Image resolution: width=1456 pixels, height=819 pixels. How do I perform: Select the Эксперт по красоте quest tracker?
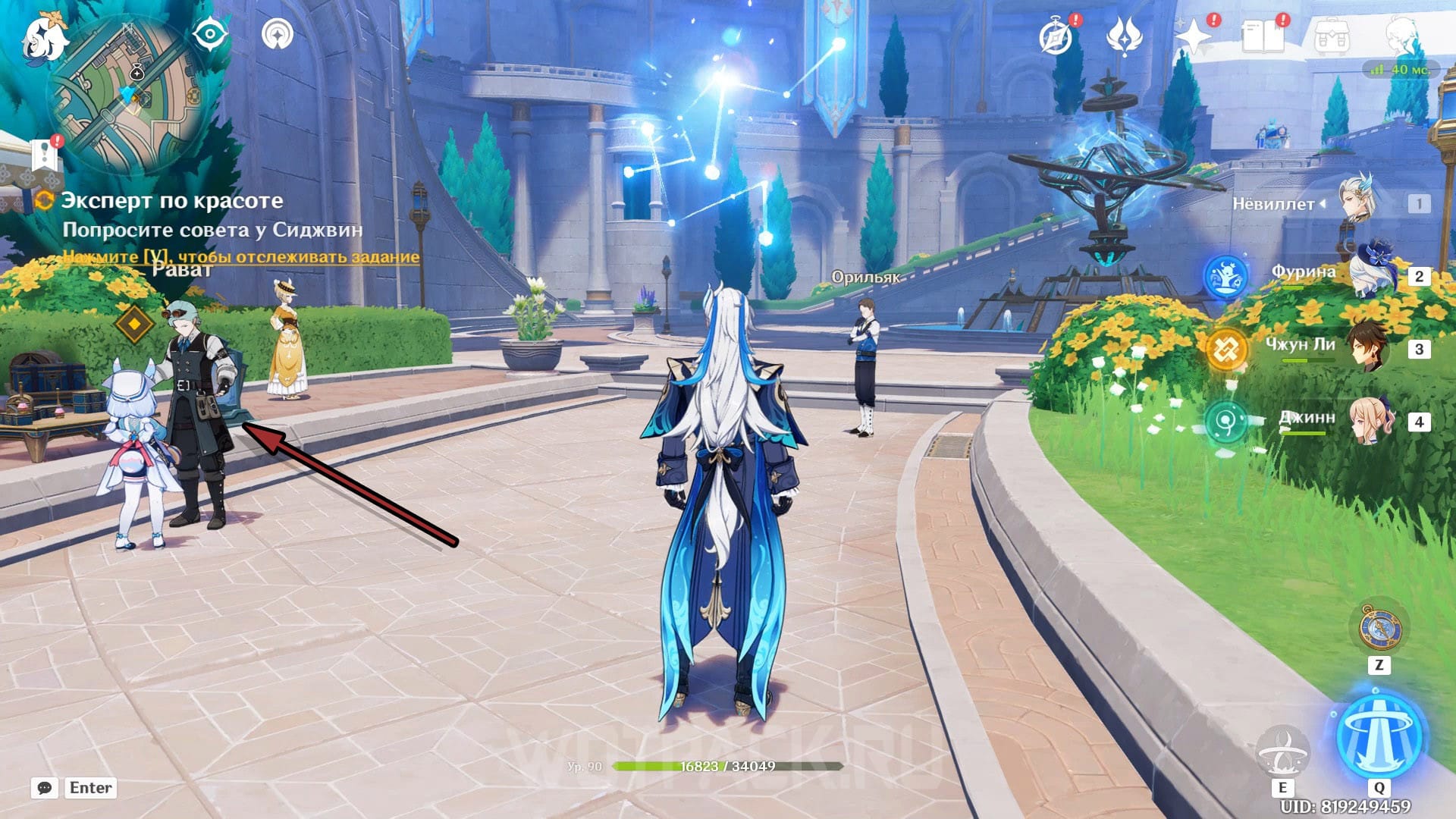(172, 201)
